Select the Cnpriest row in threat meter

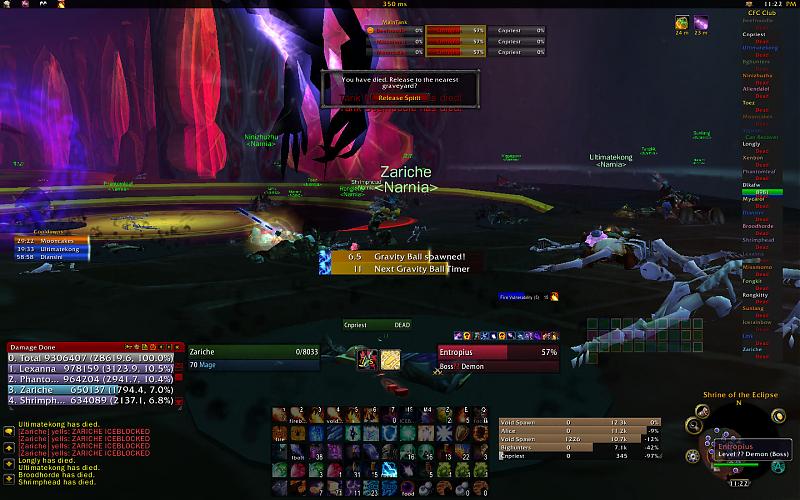(x=580, y=456)
